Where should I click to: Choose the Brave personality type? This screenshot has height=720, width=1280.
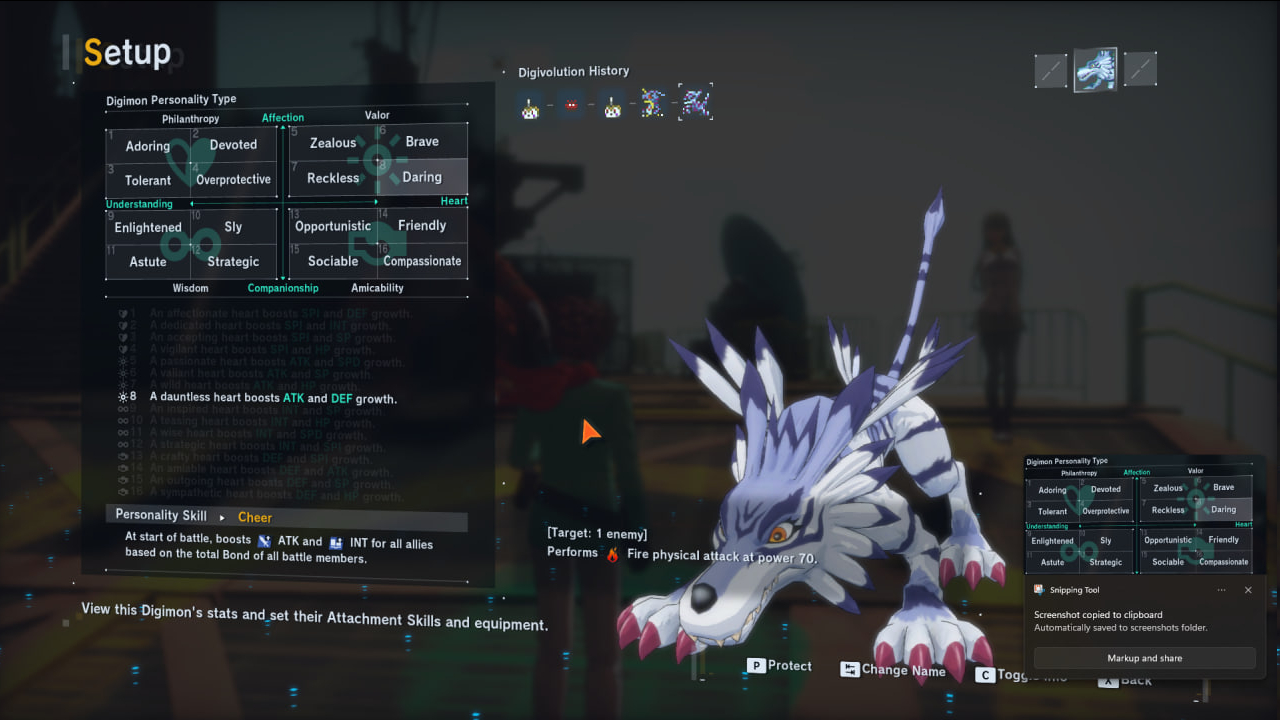pyautogui.click(x=422, y=142)
